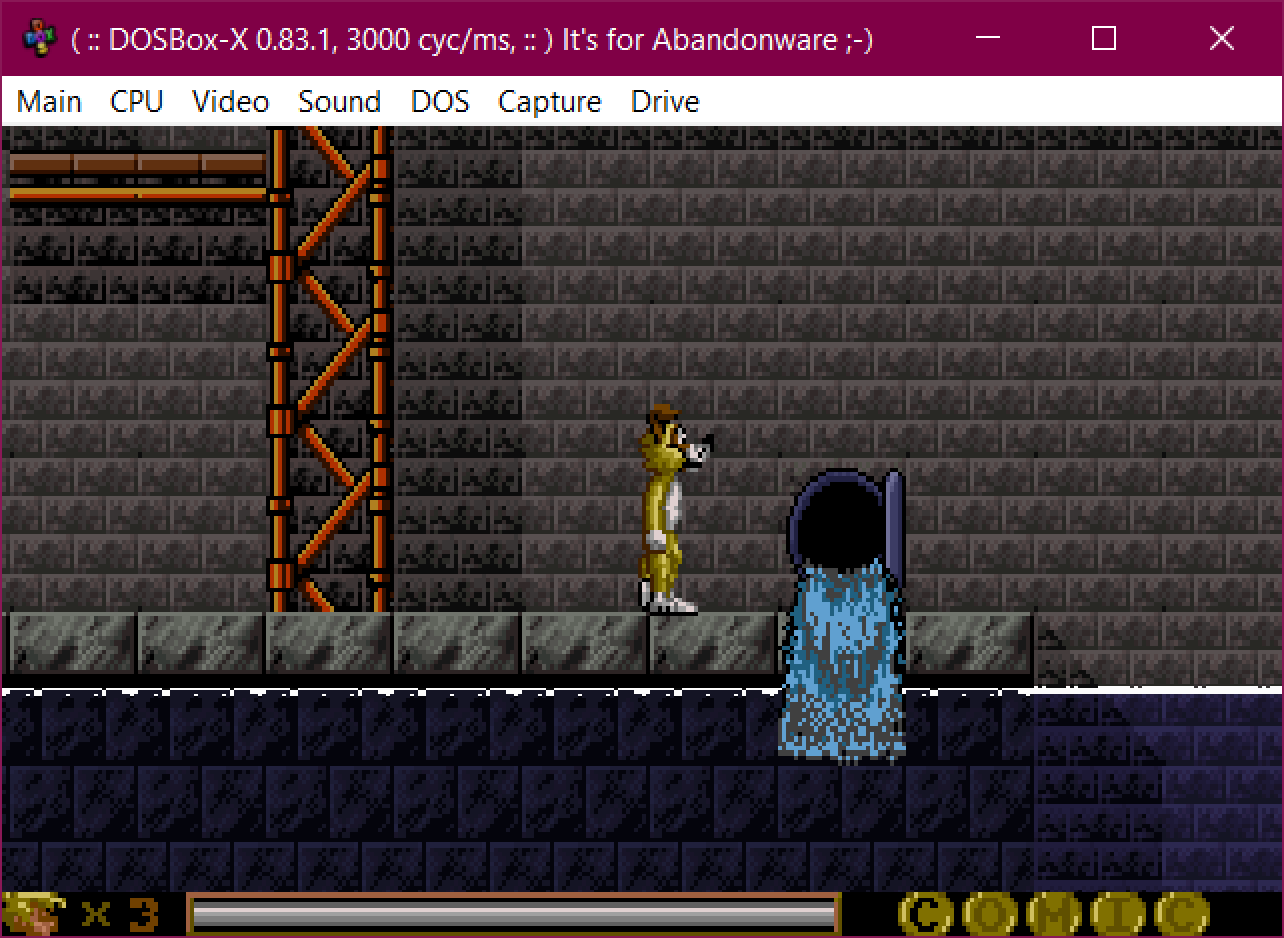
Task: Open the Video menu
Action: click(230, 100)
